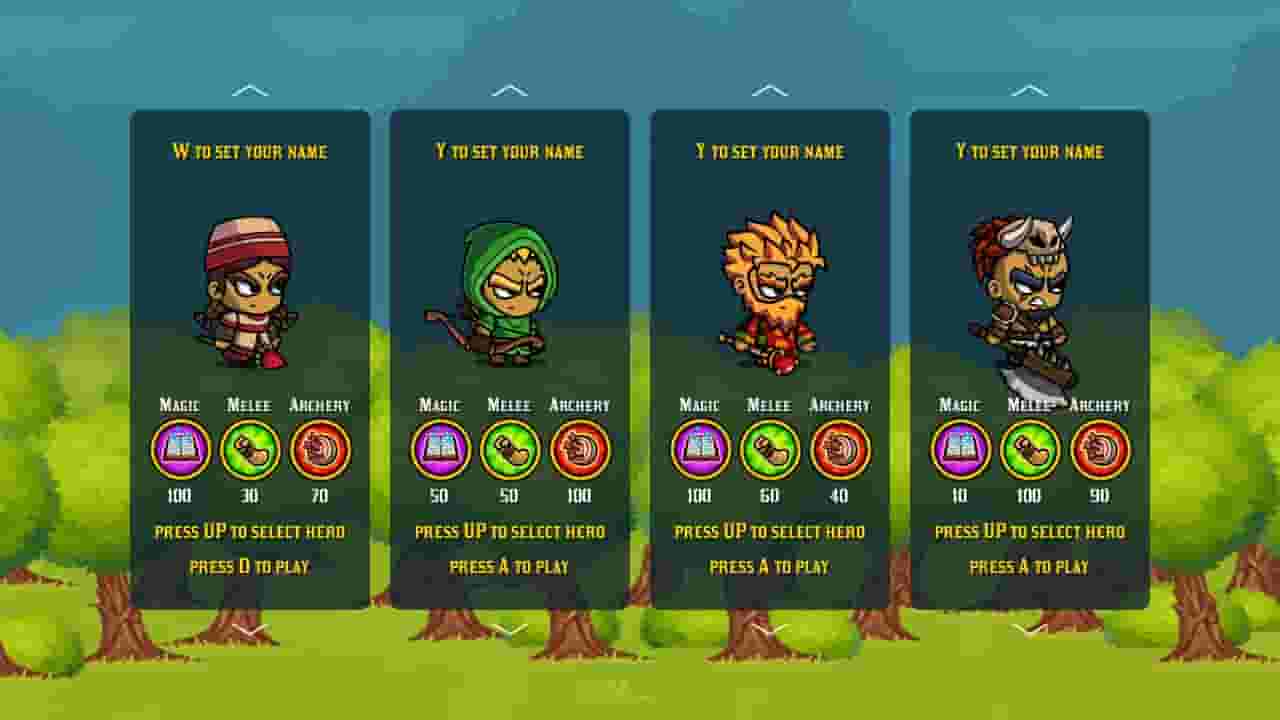Click the down chevron below the green archer card
Image resolution: width=1280 pixels, height=720 pixels.
509,632
